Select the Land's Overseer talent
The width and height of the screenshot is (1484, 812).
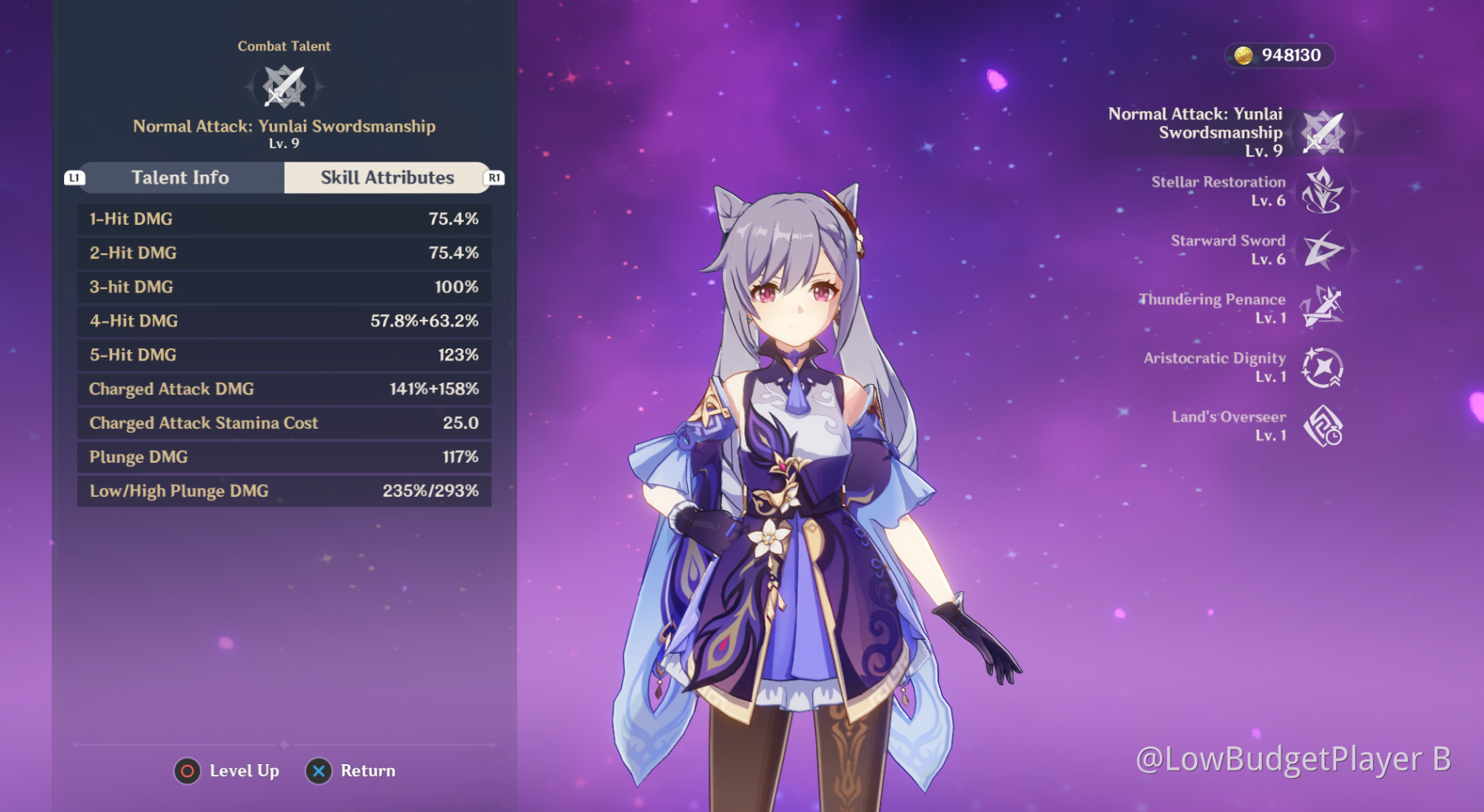(1322, 425)
